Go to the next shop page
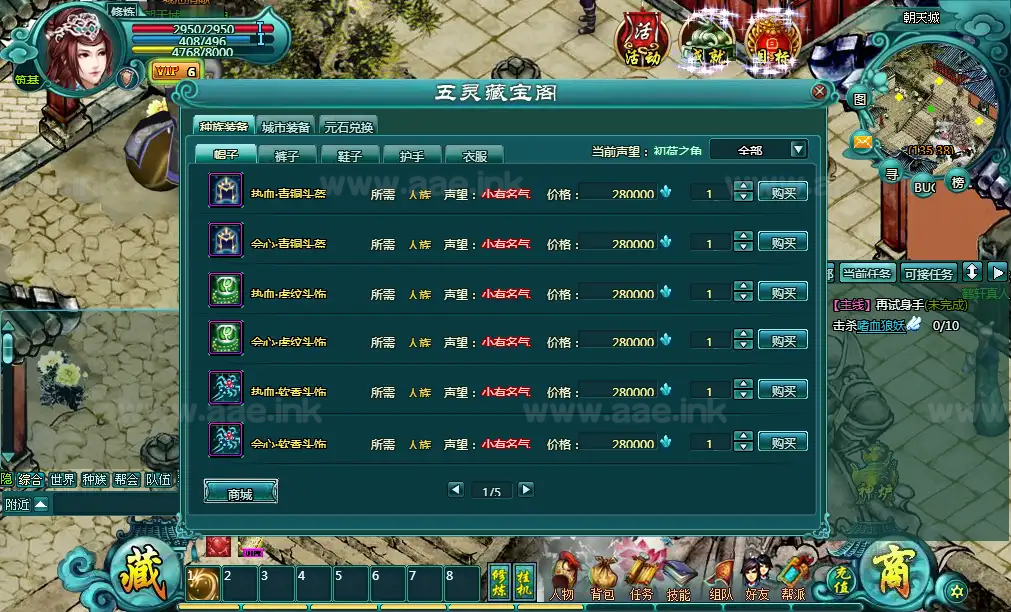Viewport: 1011px width, 612px height. [525, 490]
